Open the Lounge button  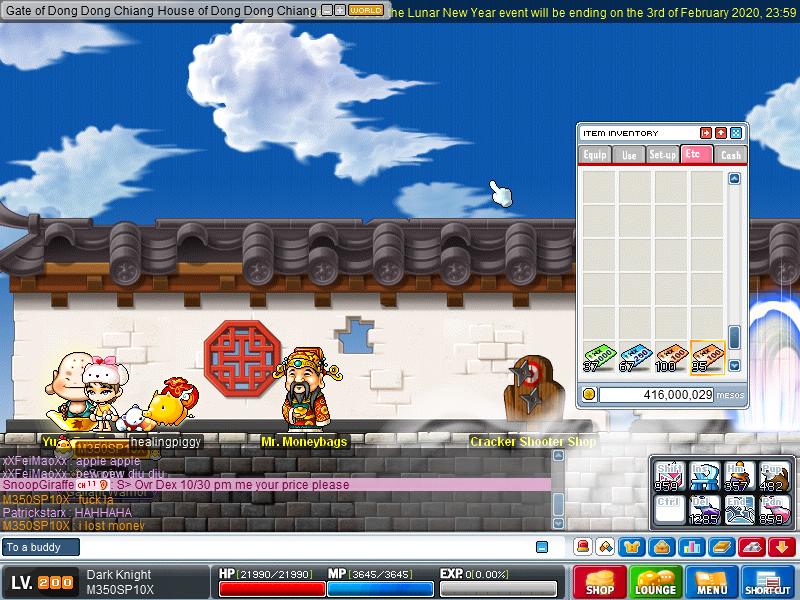[655, 582]
